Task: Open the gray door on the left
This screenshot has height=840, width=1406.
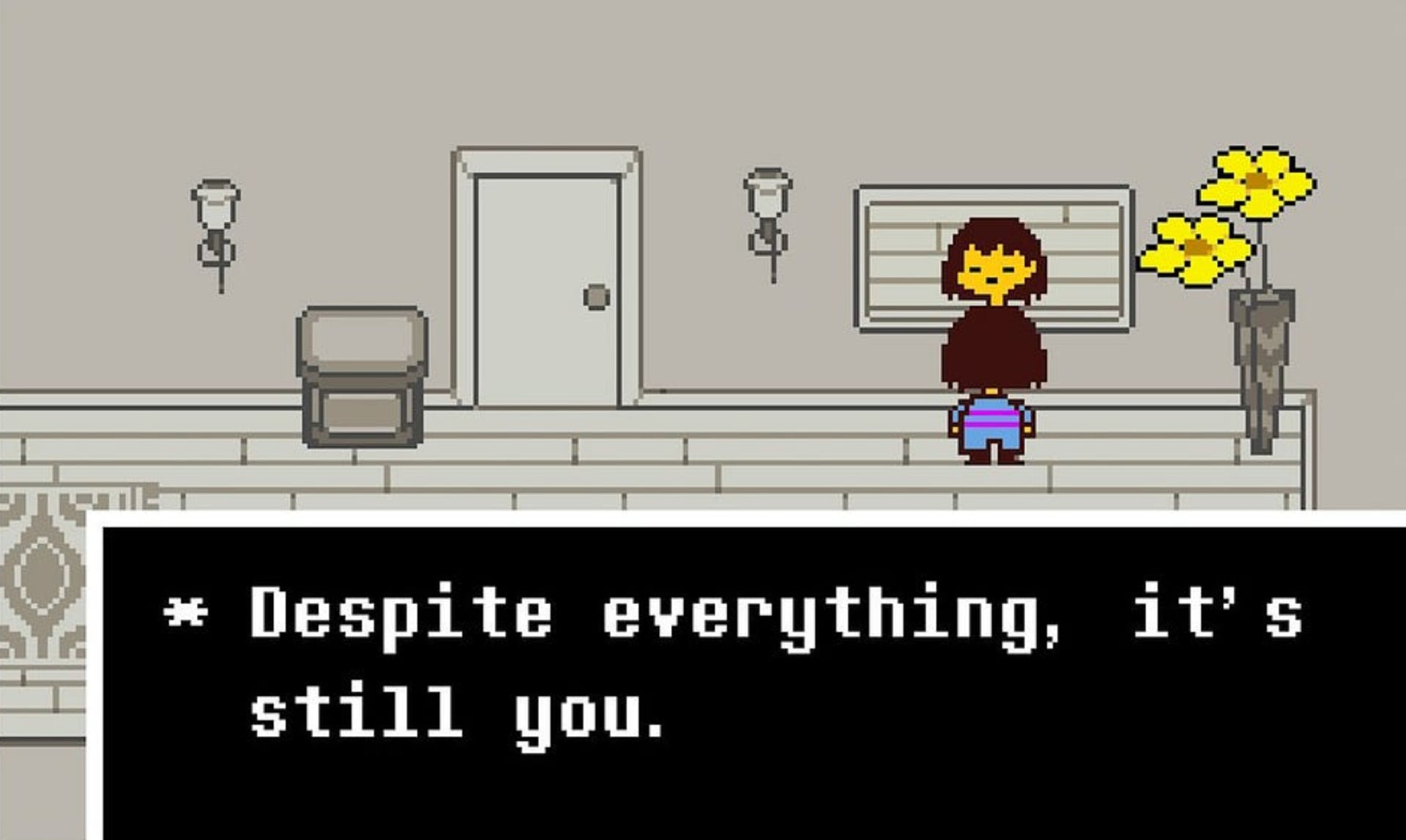Action: click(546, 286)
